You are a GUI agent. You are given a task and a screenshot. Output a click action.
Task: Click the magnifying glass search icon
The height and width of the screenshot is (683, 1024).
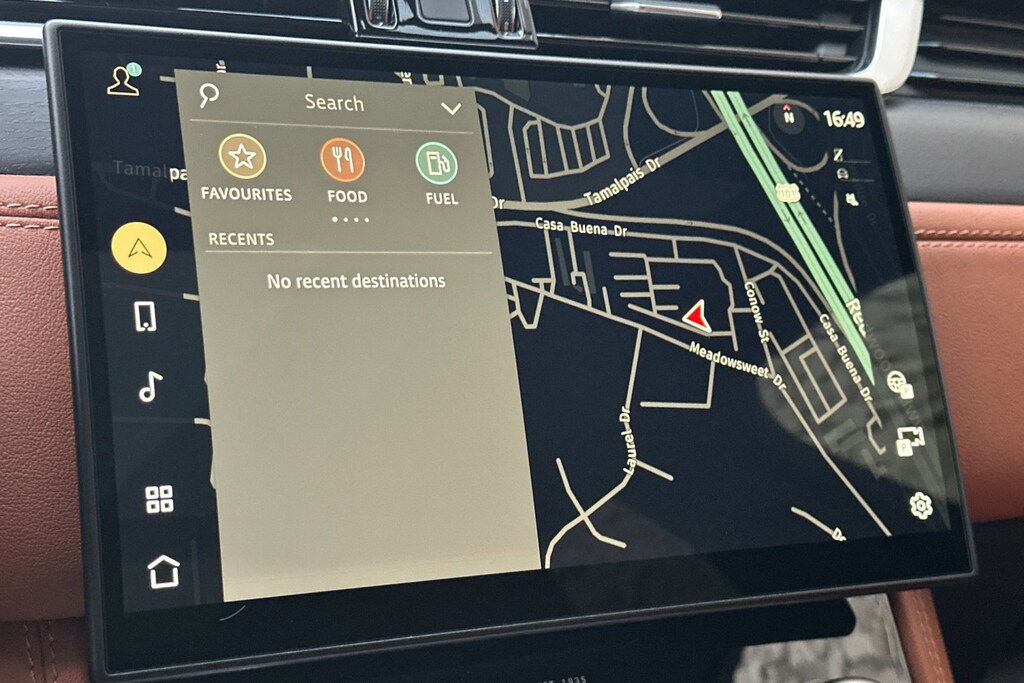tap(209, 95)
